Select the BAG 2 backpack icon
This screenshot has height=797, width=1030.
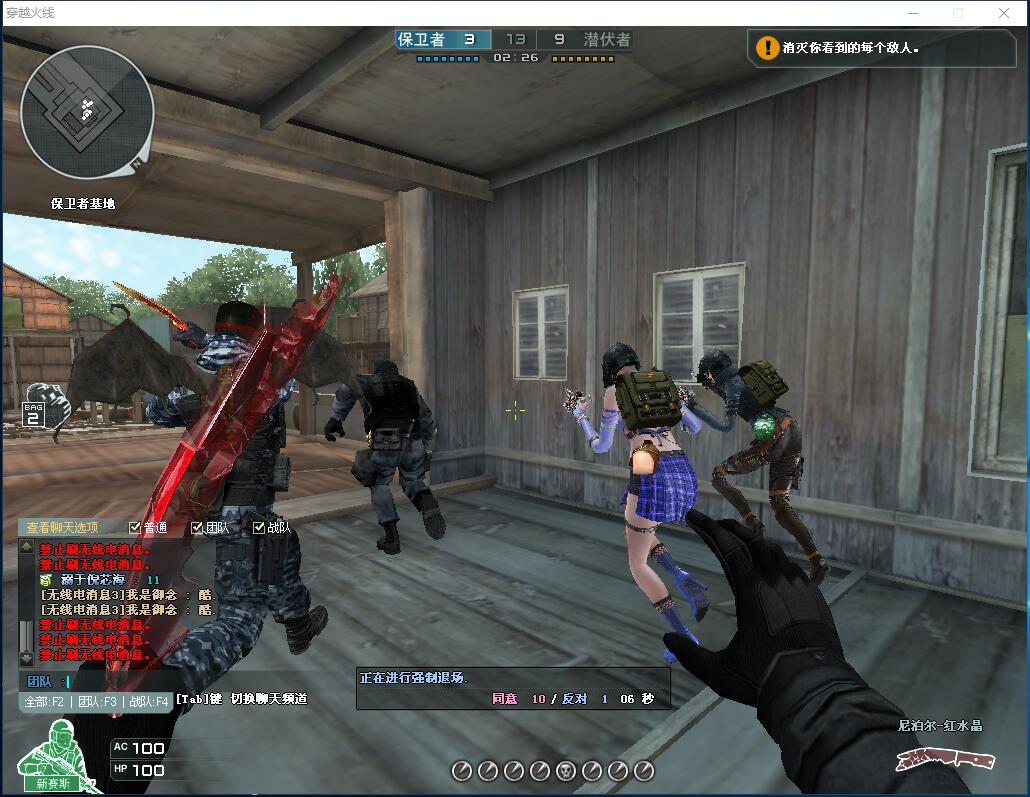click(40, 404)
